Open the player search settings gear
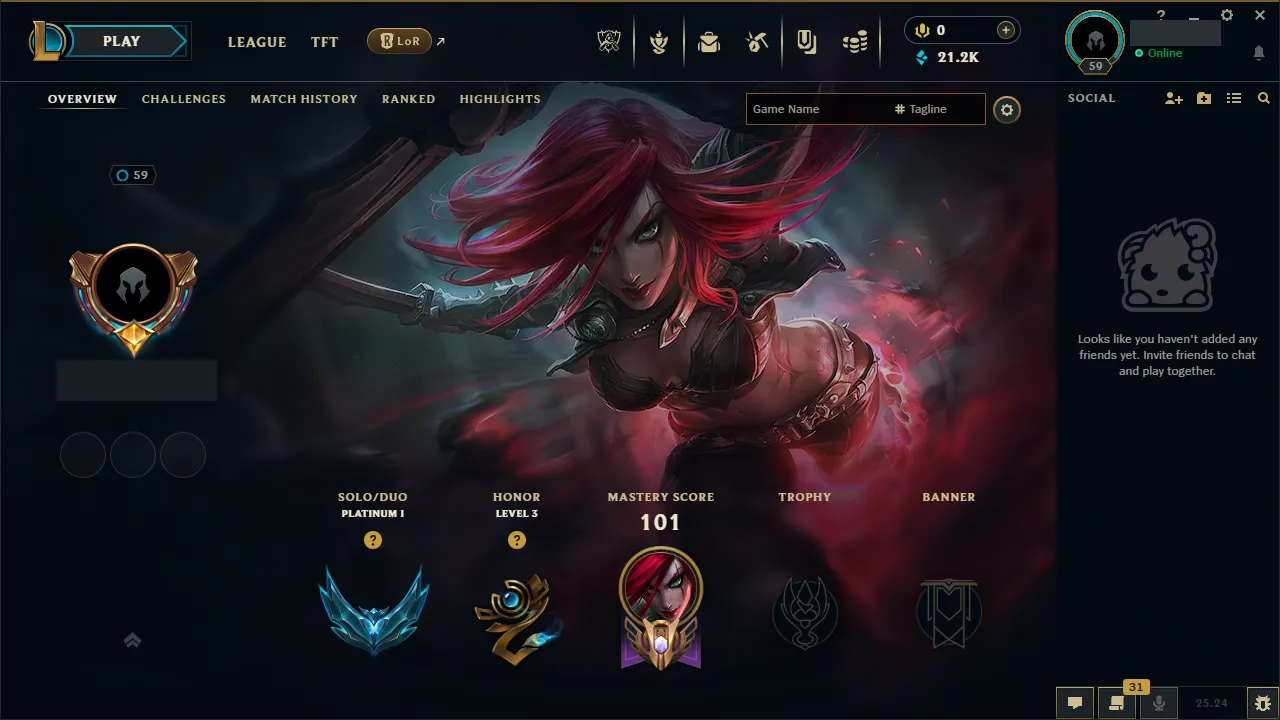The height and width of the screenshot is (720, 1280). point(1007,110)
